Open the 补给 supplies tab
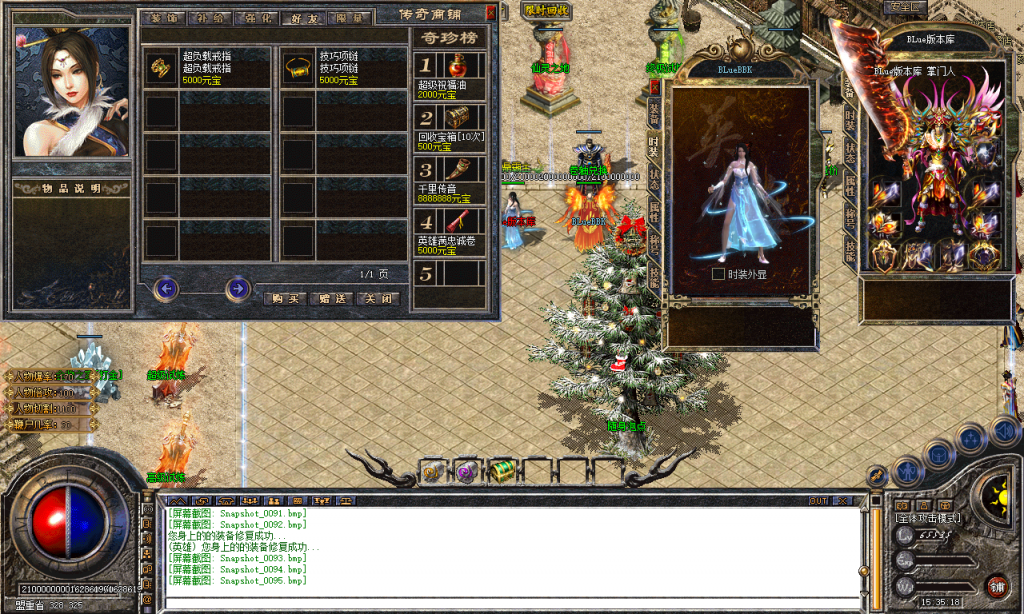The height and width of the screenshot is (614, 1024). tap(211, 18)
